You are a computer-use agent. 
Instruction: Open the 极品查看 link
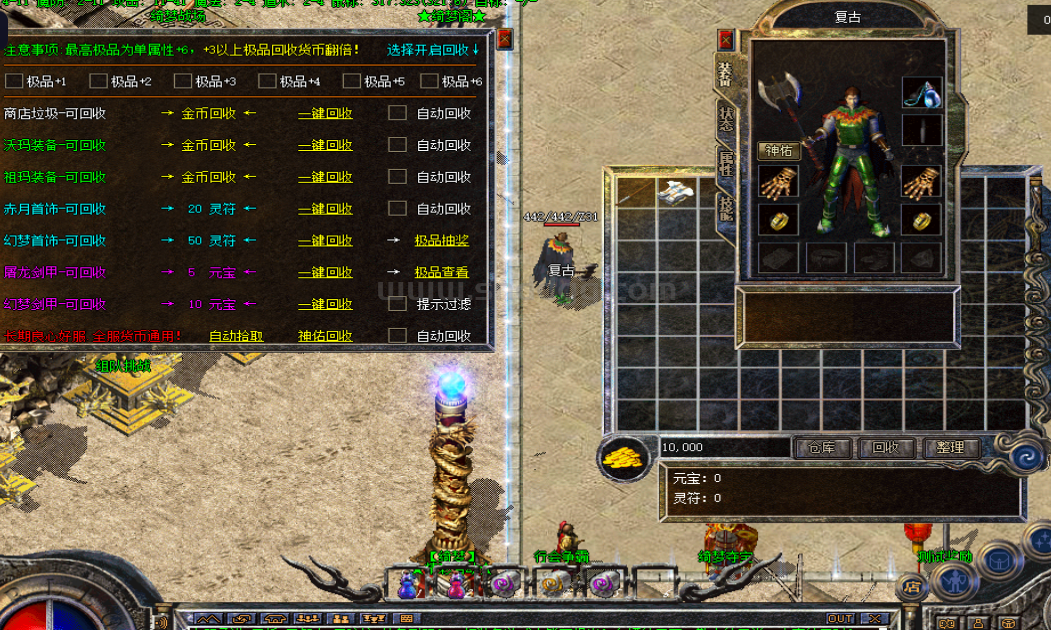(x=441, y=272)
